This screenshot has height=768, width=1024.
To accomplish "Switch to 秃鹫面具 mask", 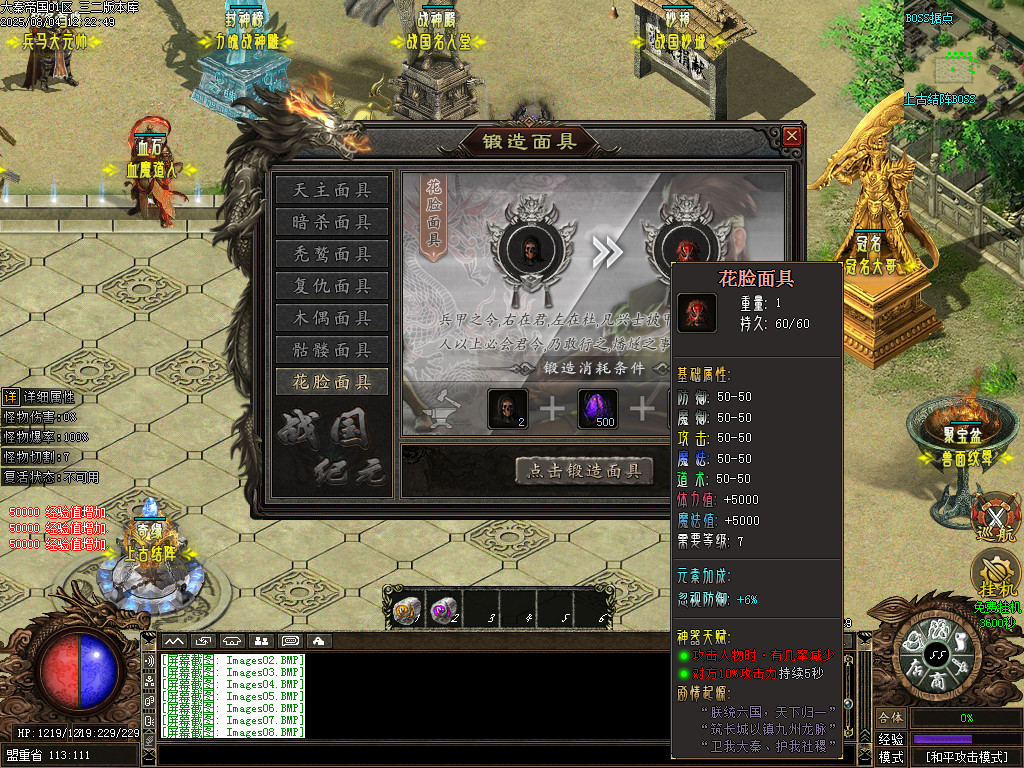I will [332, 254].
